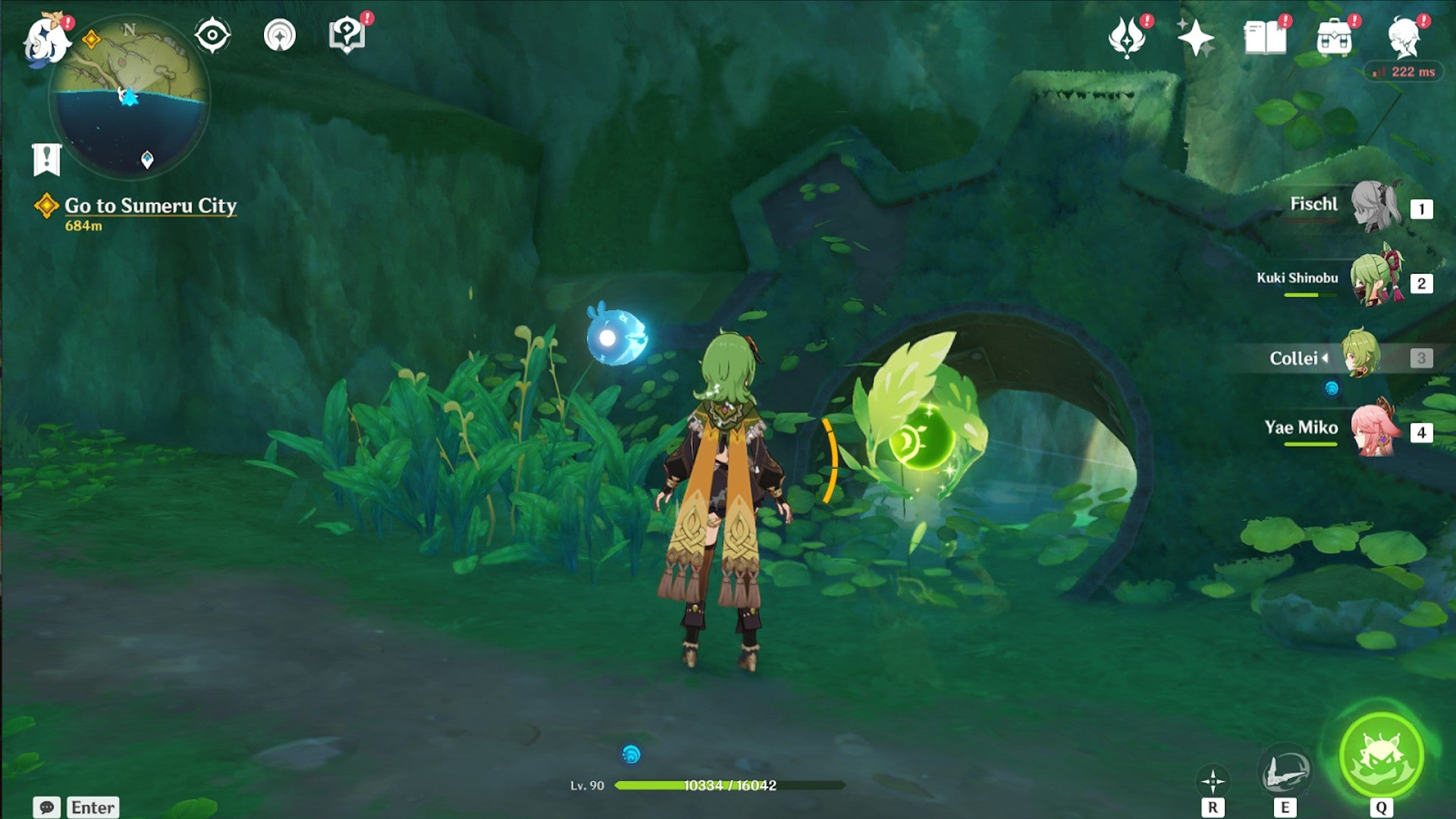Activate Collei's Elemental Burst button
1456x819 pixels.
click(1381, 755)
